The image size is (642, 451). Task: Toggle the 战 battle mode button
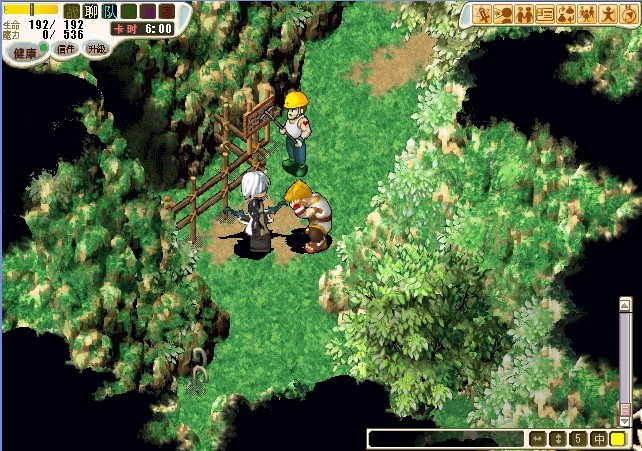72,11
